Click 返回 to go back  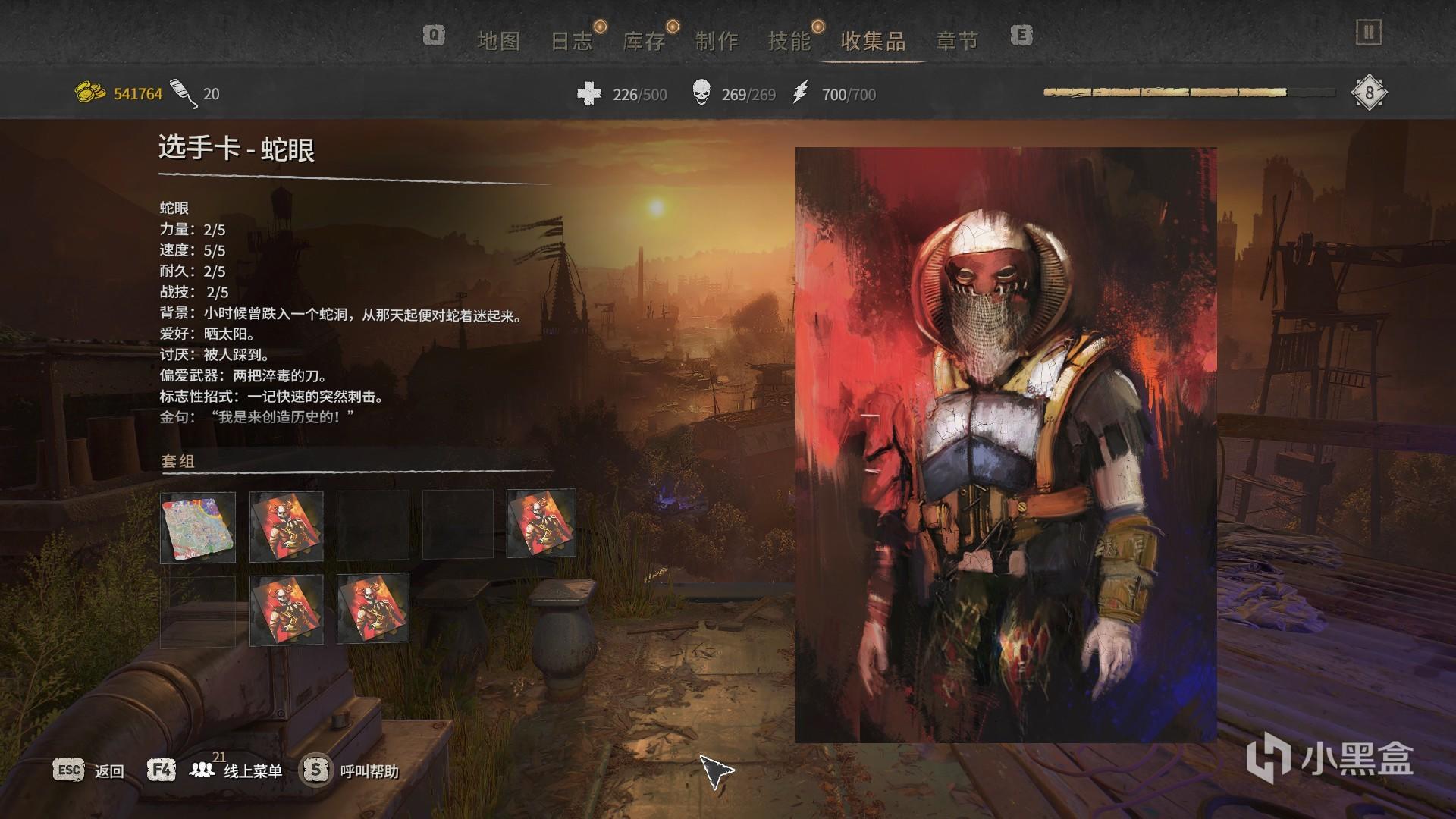[x=108, y=771]
